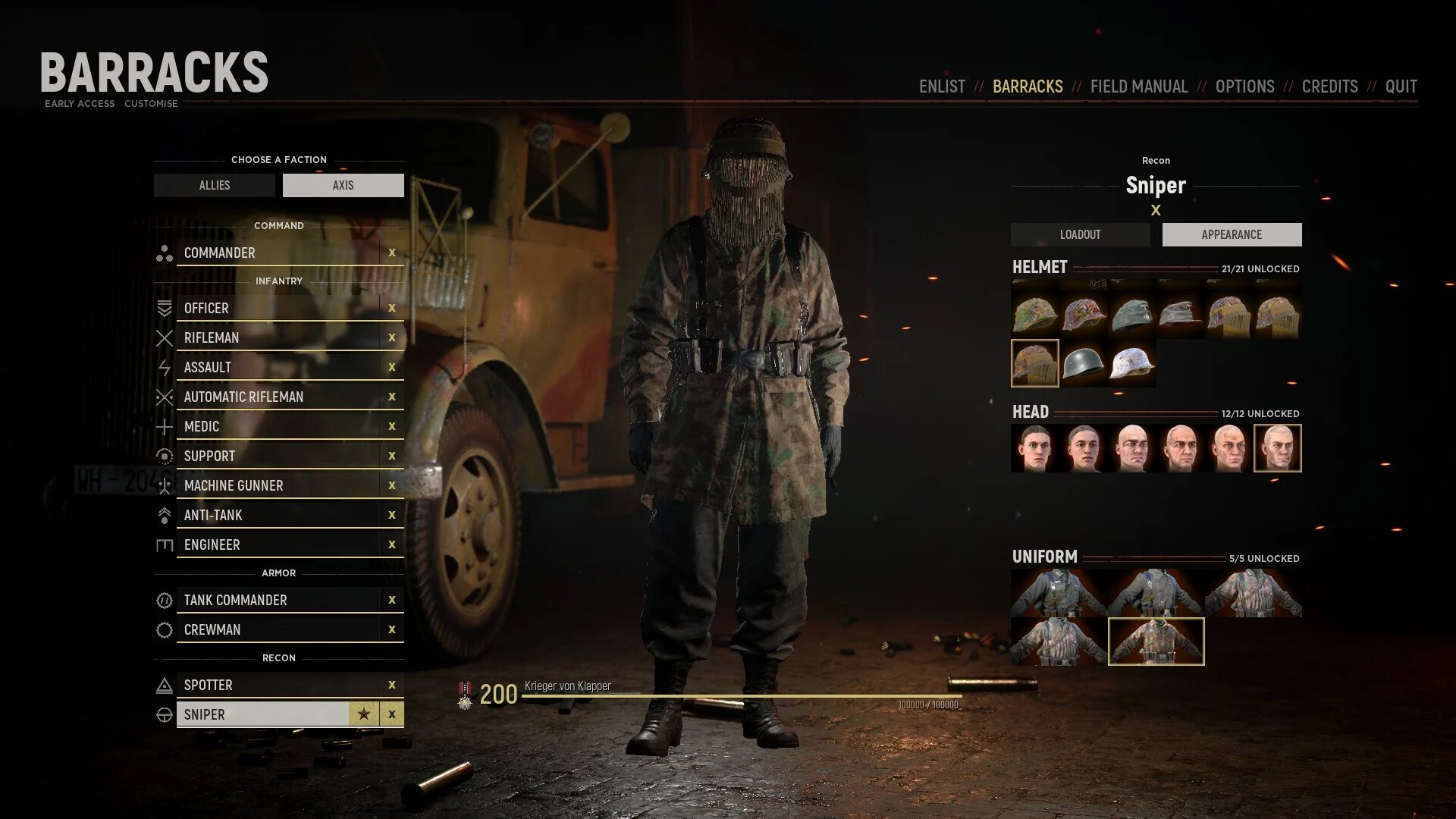
Task: Equip the plain steel grey helmet
Action: point(1084,364)
